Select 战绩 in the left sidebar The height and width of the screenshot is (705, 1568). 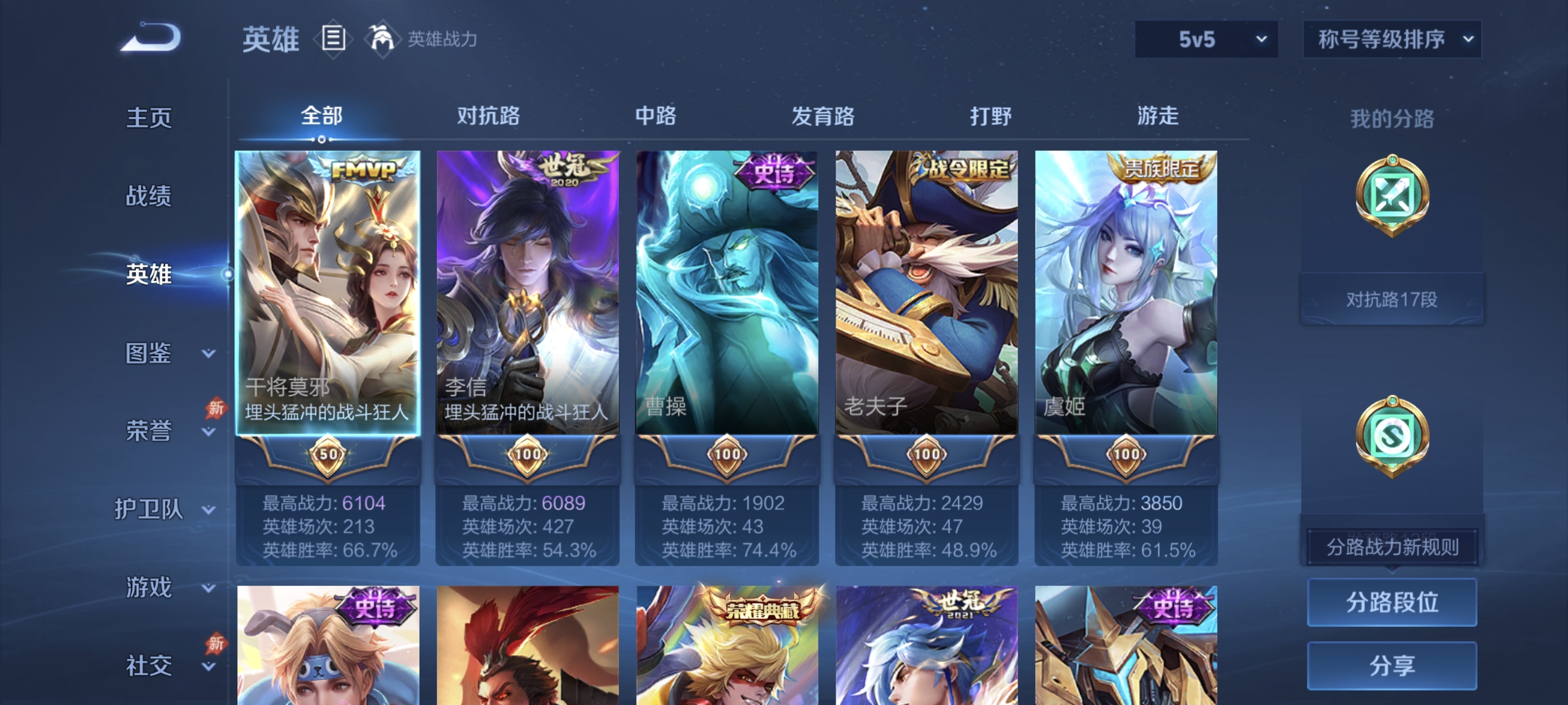tap(149, 197)
